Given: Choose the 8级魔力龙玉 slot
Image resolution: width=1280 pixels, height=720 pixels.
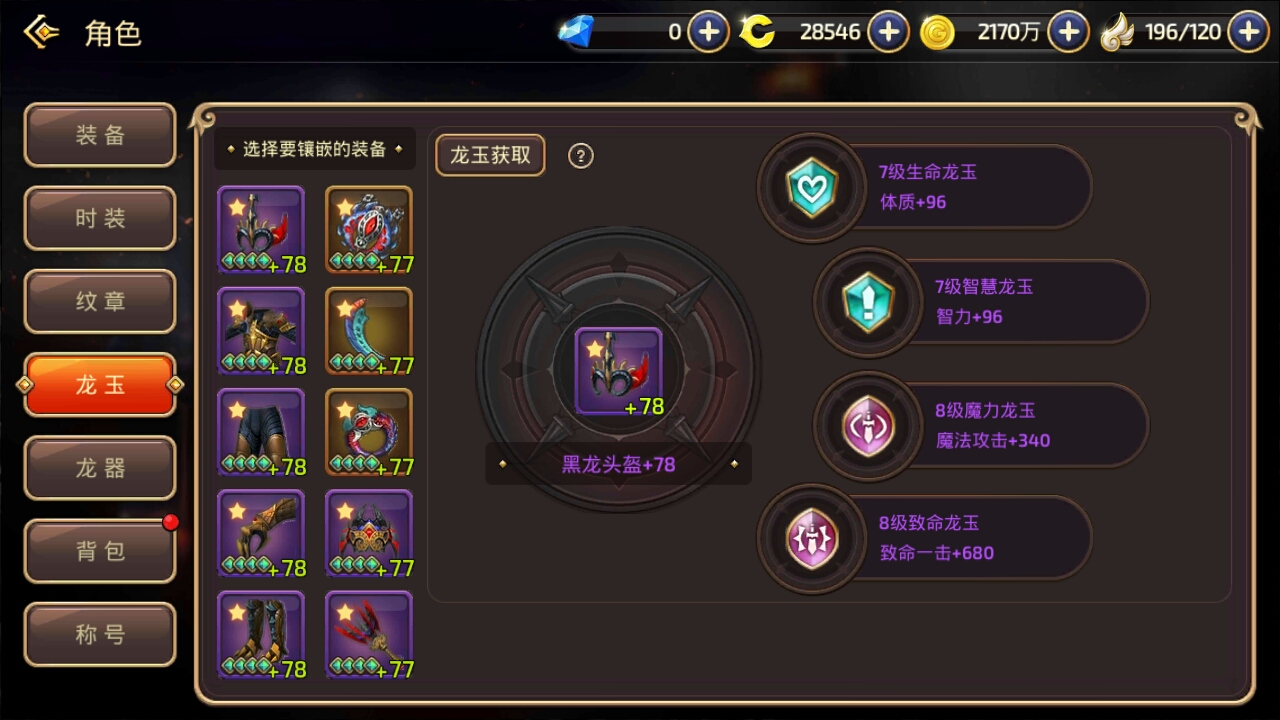Looking at the screenshot, I should (x=867, y=425).
